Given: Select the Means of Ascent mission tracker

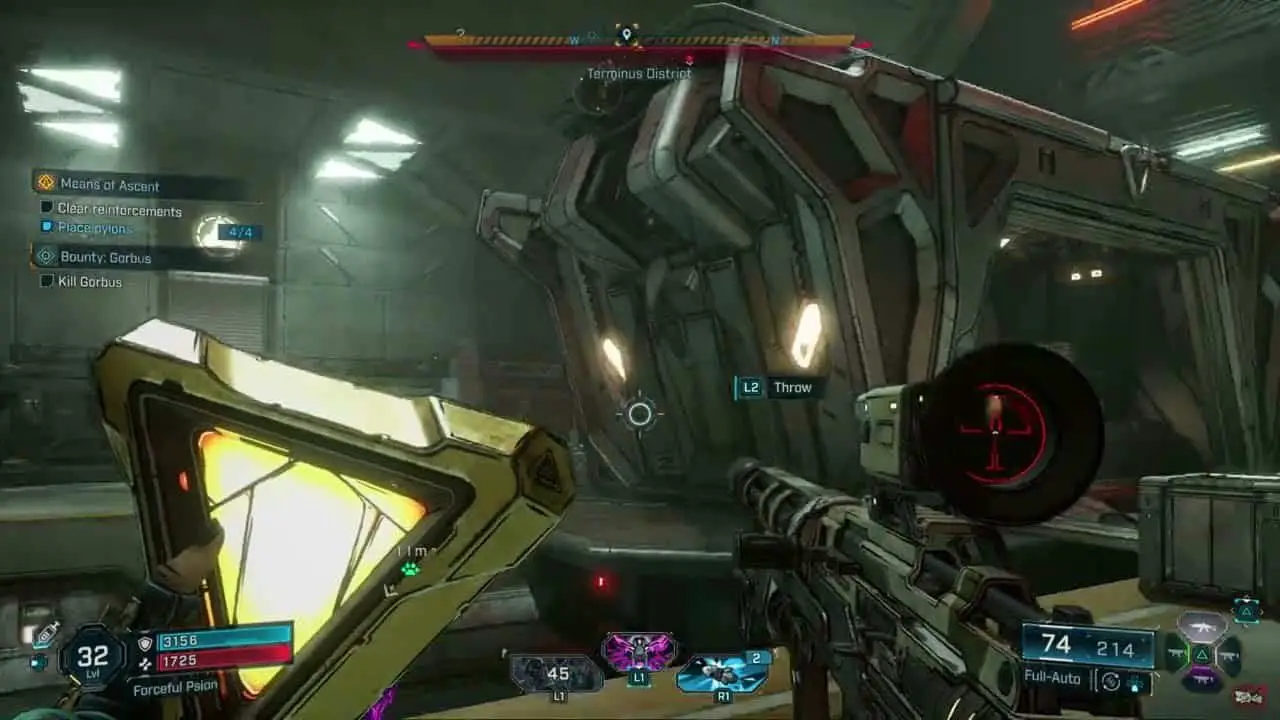Looking at the screenshot, I should 110,185.
